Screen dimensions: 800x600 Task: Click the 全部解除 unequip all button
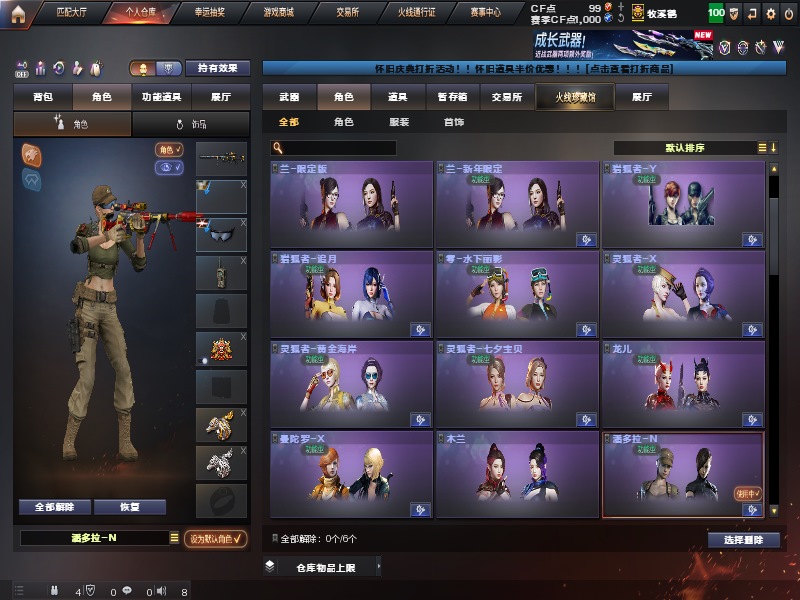54,507
